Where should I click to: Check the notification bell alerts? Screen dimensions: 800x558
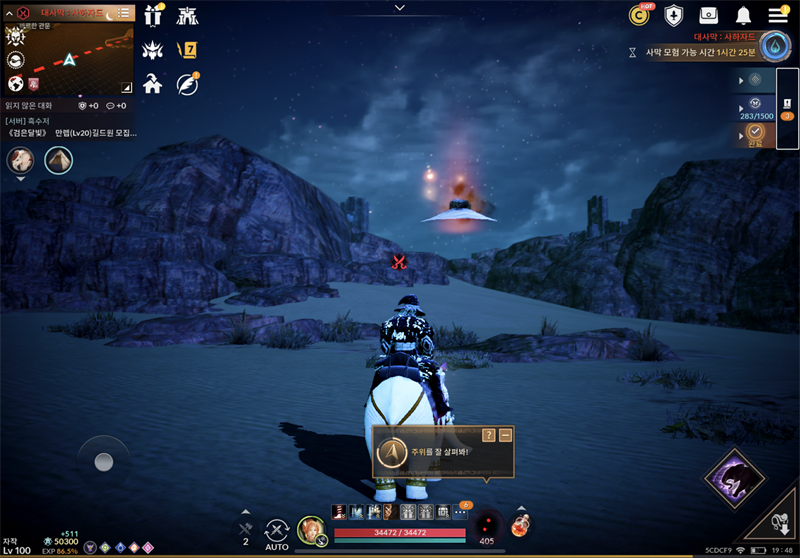click(x=743, y=15)
